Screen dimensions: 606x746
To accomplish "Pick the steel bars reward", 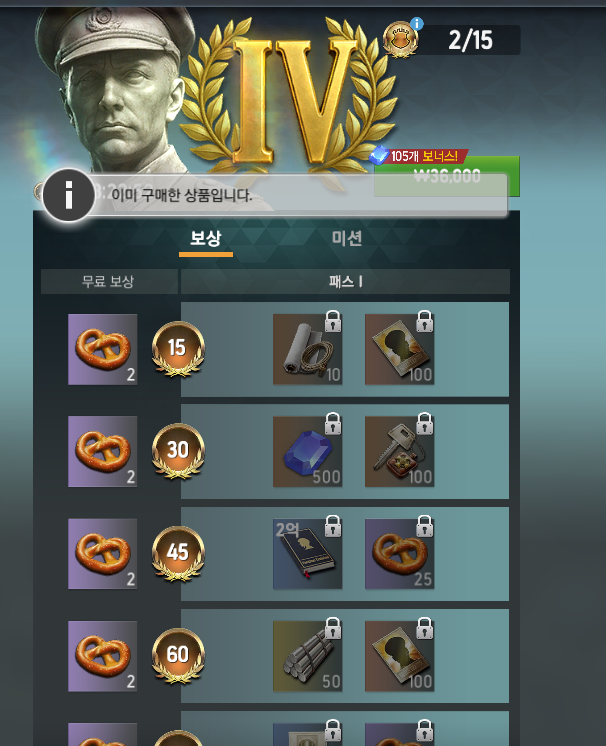I will pyautogui.click(x=307, y=655).
